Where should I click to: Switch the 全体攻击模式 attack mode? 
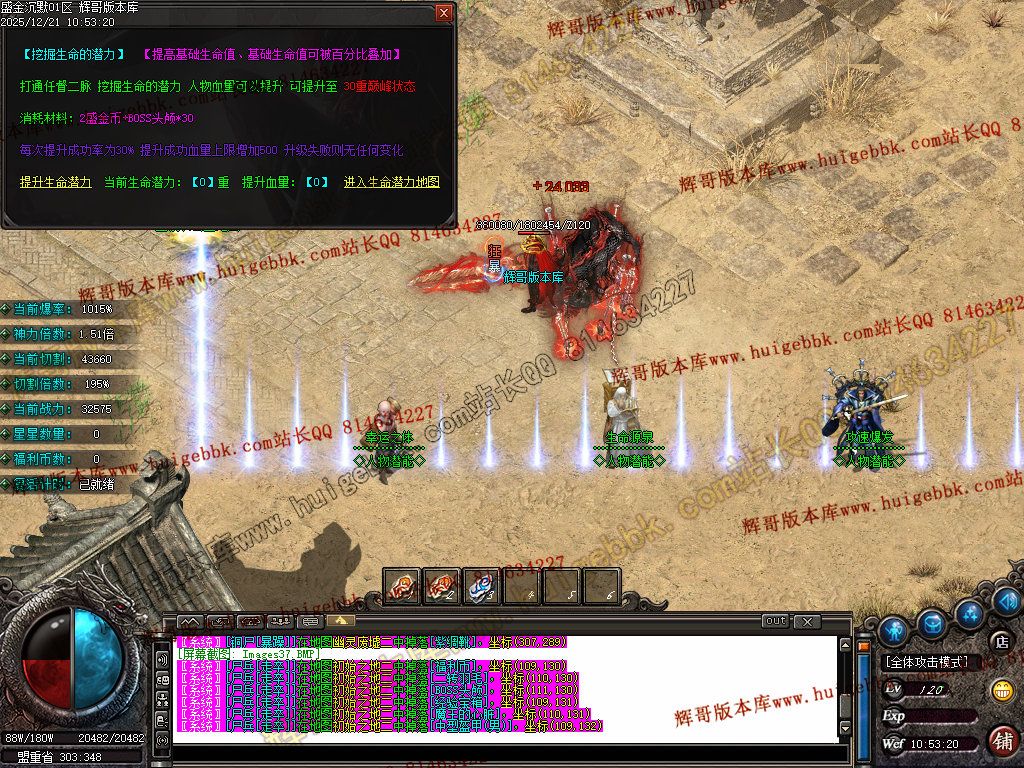[x=927, y=662]
